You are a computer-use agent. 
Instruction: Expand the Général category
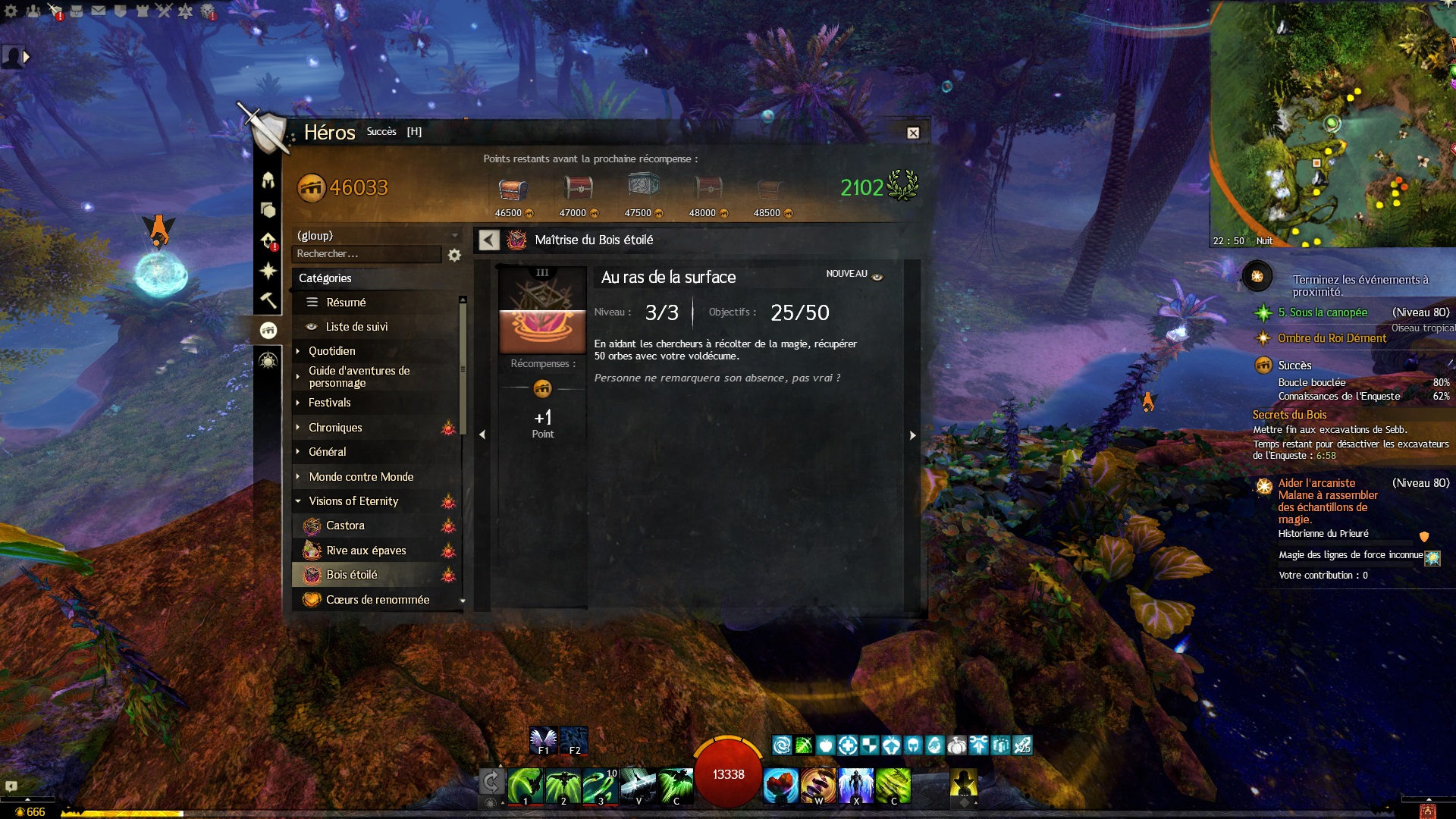pos(327,452)
